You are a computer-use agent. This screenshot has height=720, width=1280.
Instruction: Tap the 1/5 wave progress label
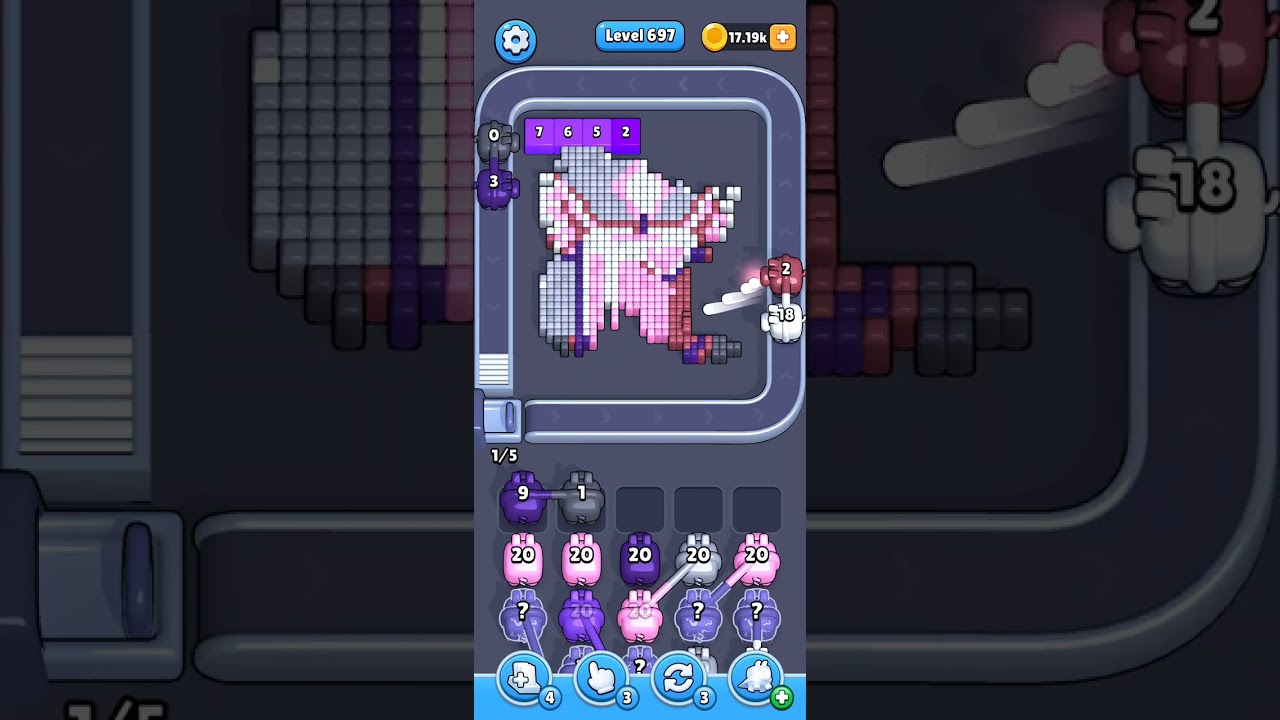503,455
